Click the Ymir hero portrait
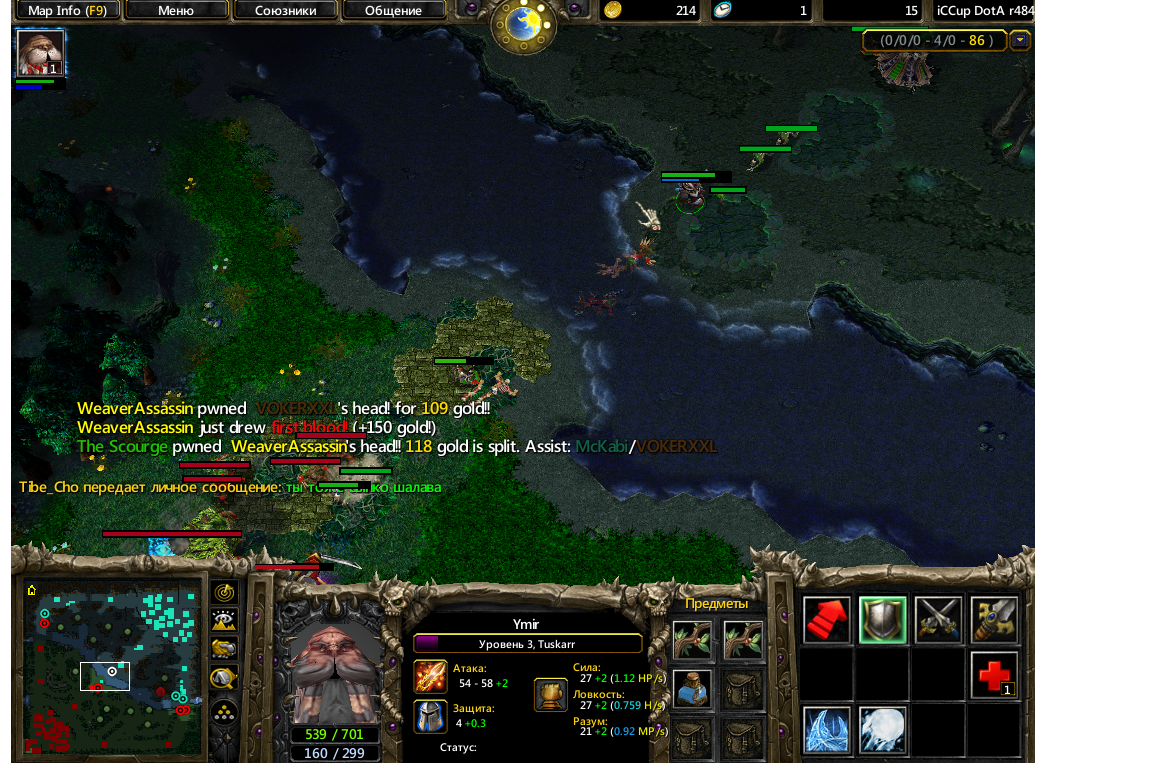The width and height of the screenshot is (1152, 768). coord(332,672)
